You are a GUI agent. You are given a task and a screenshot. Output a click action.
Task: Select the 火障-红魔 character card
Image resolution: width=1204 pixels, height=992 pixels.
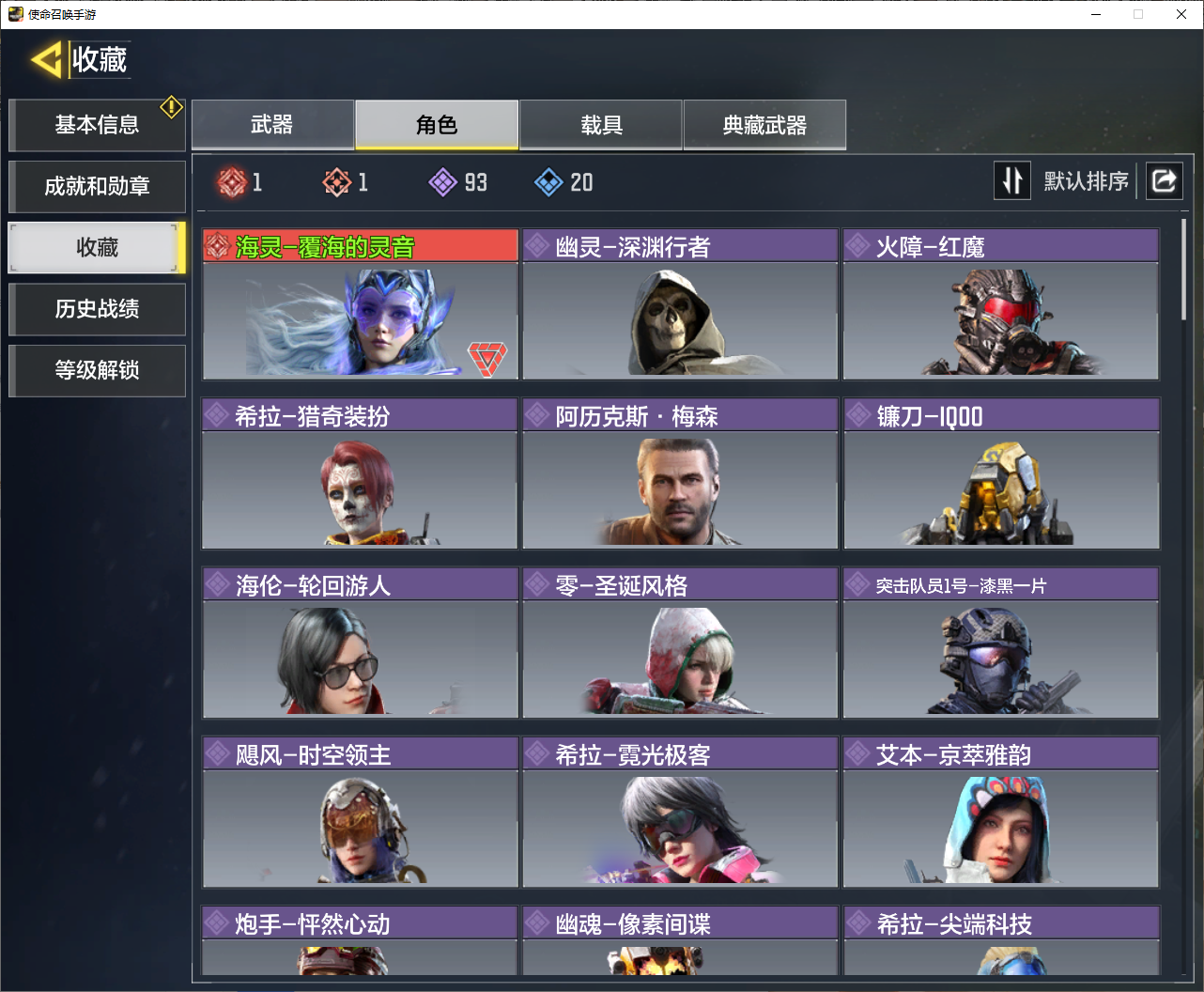[1000, 305]
